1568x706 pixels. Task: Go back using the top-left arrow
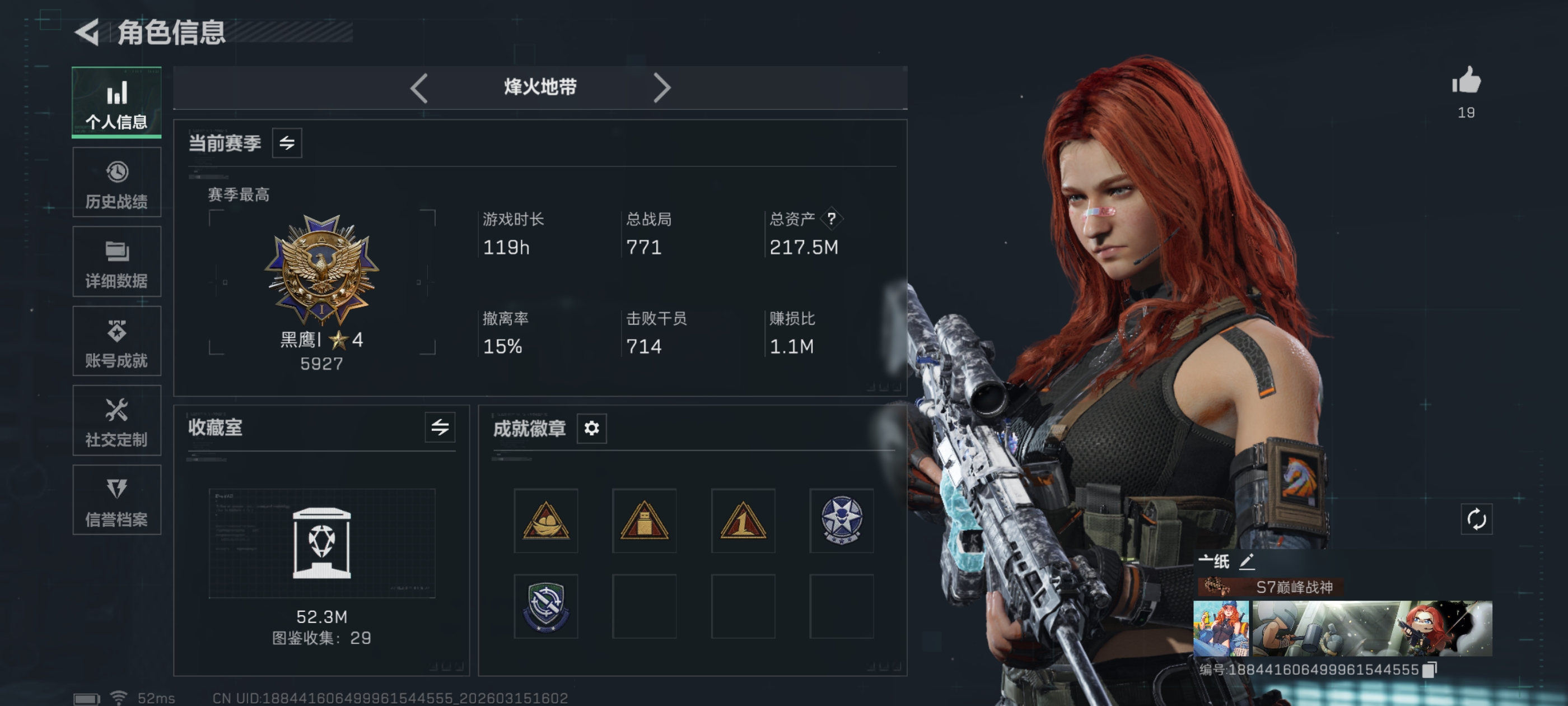[x=88, y=32]
